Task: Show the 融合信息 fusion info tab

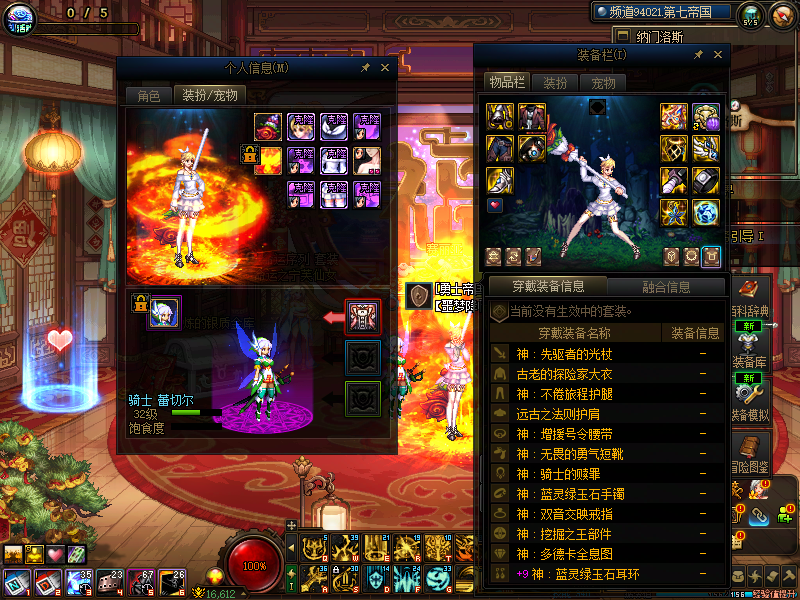Action: pos(664,287)
